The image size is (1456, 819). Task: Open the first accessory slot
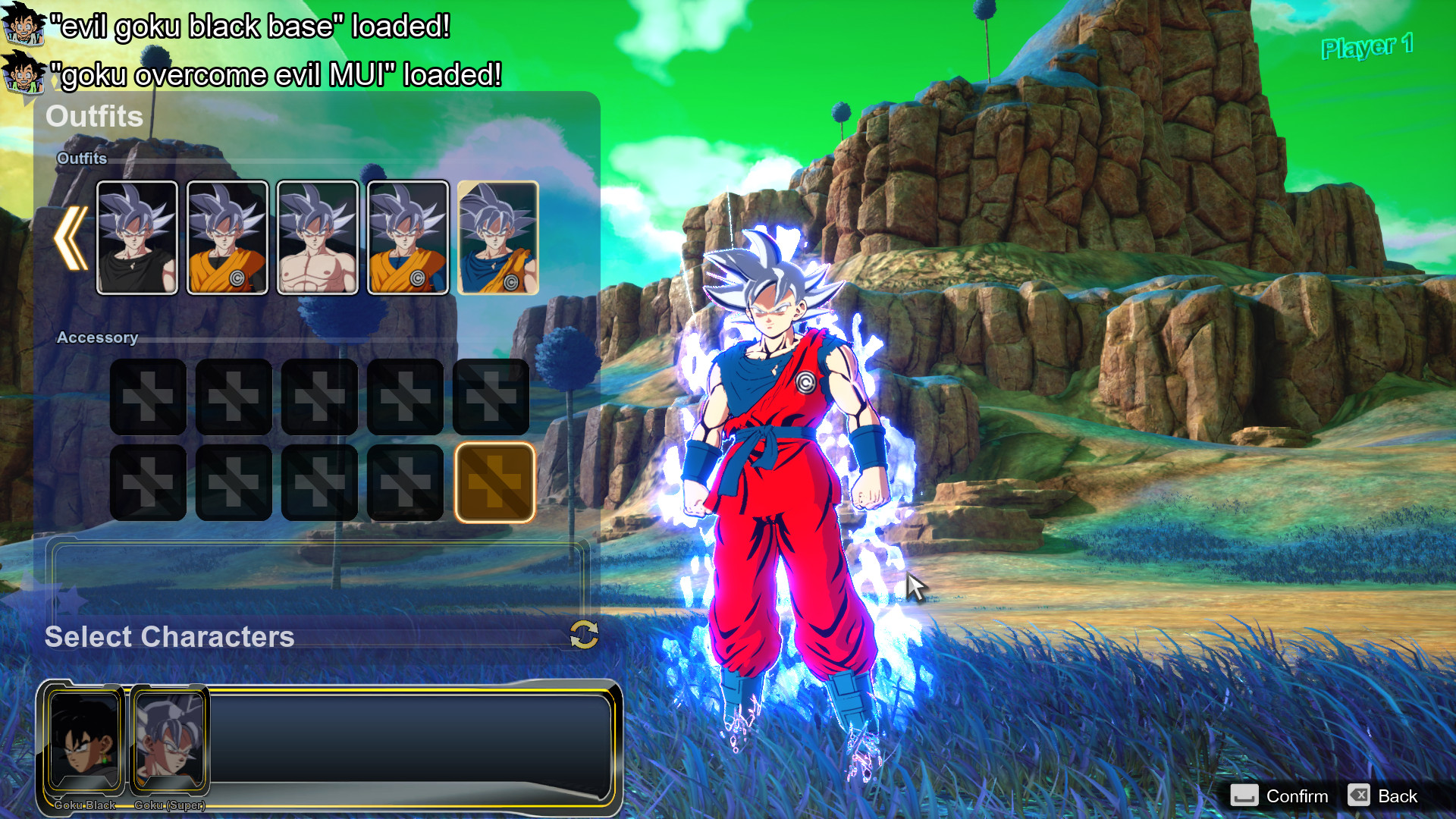pos(148,397)
